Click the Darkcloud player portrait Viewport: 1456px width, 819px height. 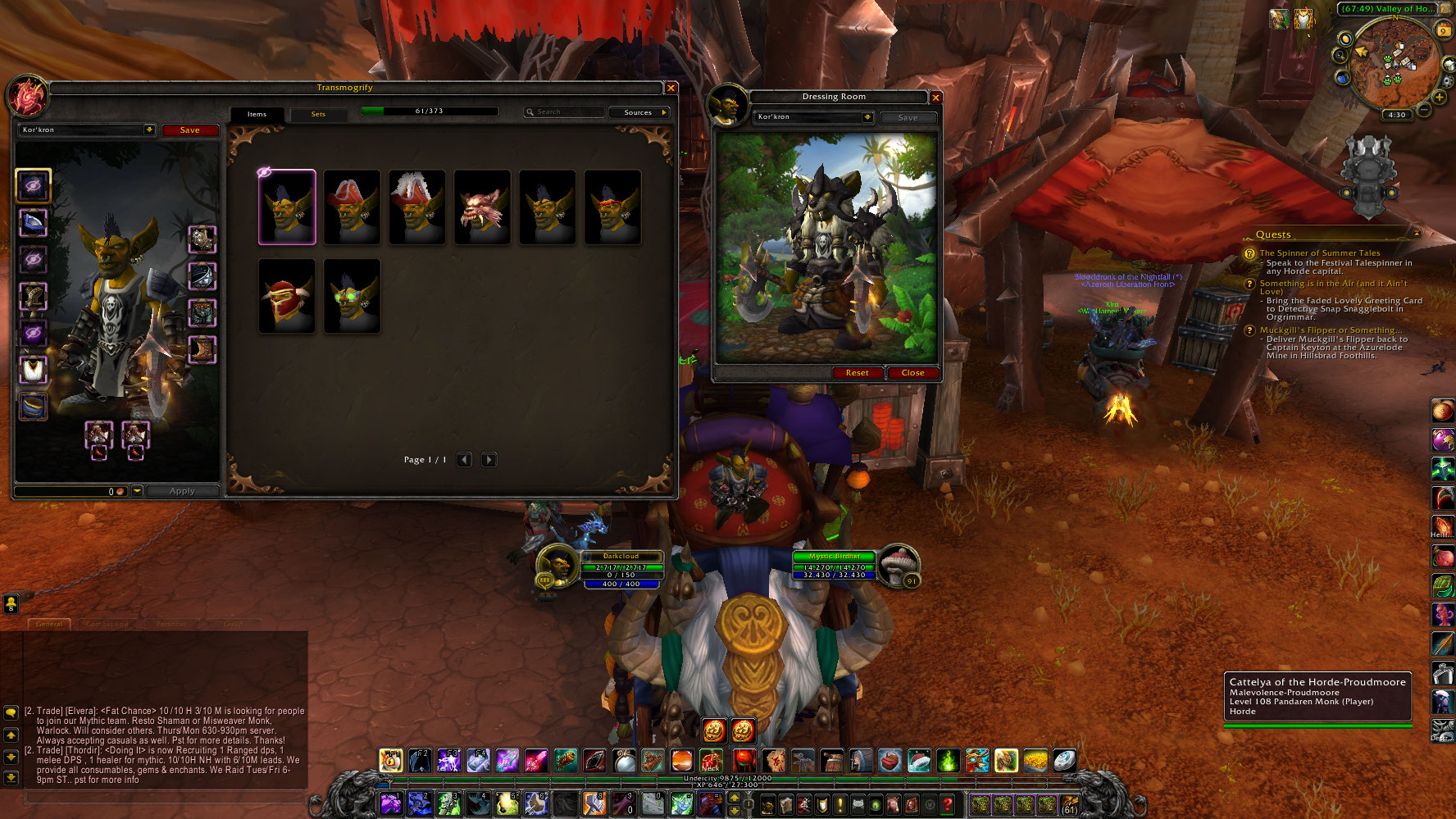pos(557,565)
